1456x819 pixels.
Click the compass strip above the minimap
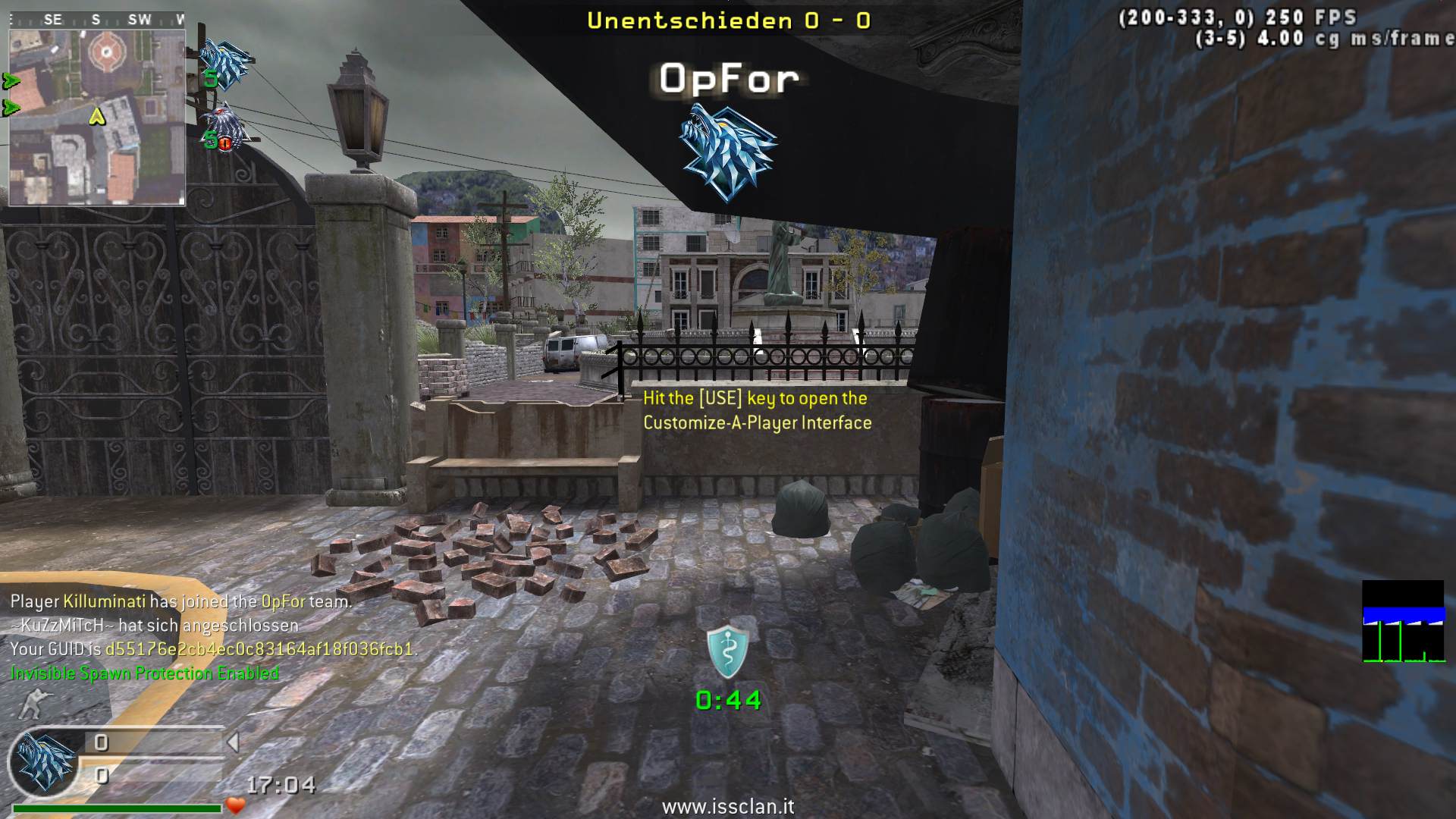[97, 20]
